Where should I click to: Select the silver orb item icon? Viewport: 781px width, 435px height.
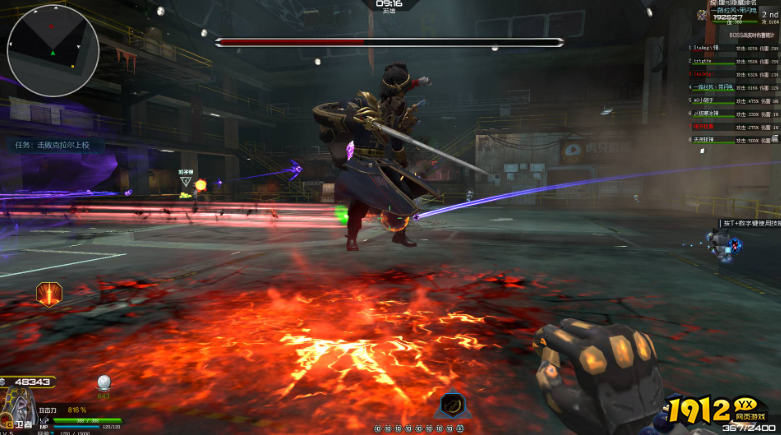pos(102,382)
